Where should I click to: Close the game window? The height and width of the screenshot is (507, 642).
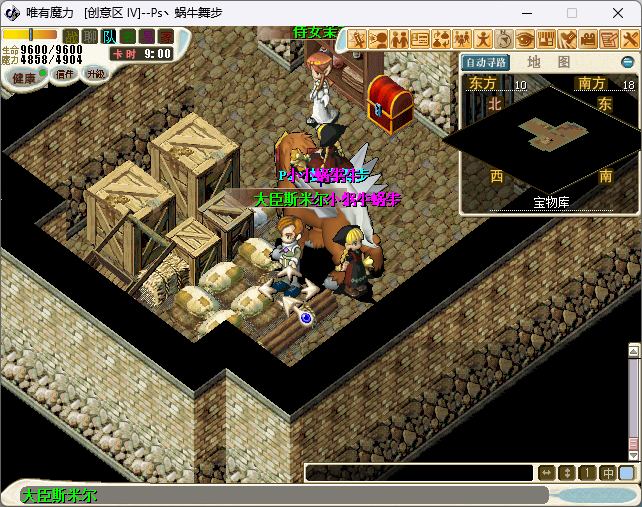tap(618, 14)
